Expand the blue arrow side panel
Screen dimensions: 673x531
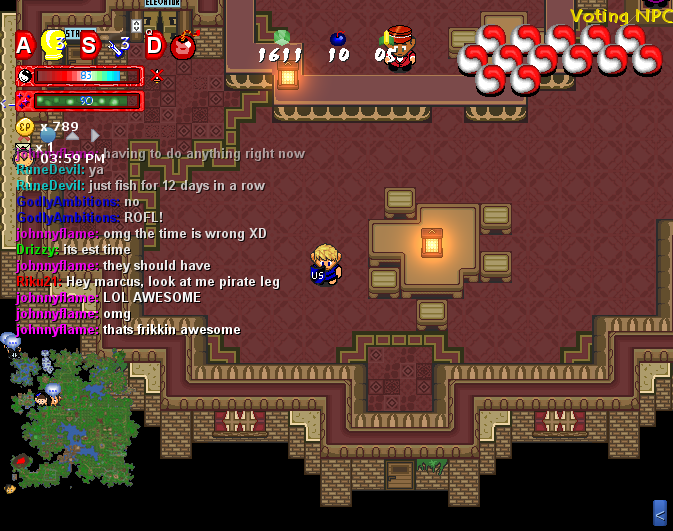pos(659,513)
